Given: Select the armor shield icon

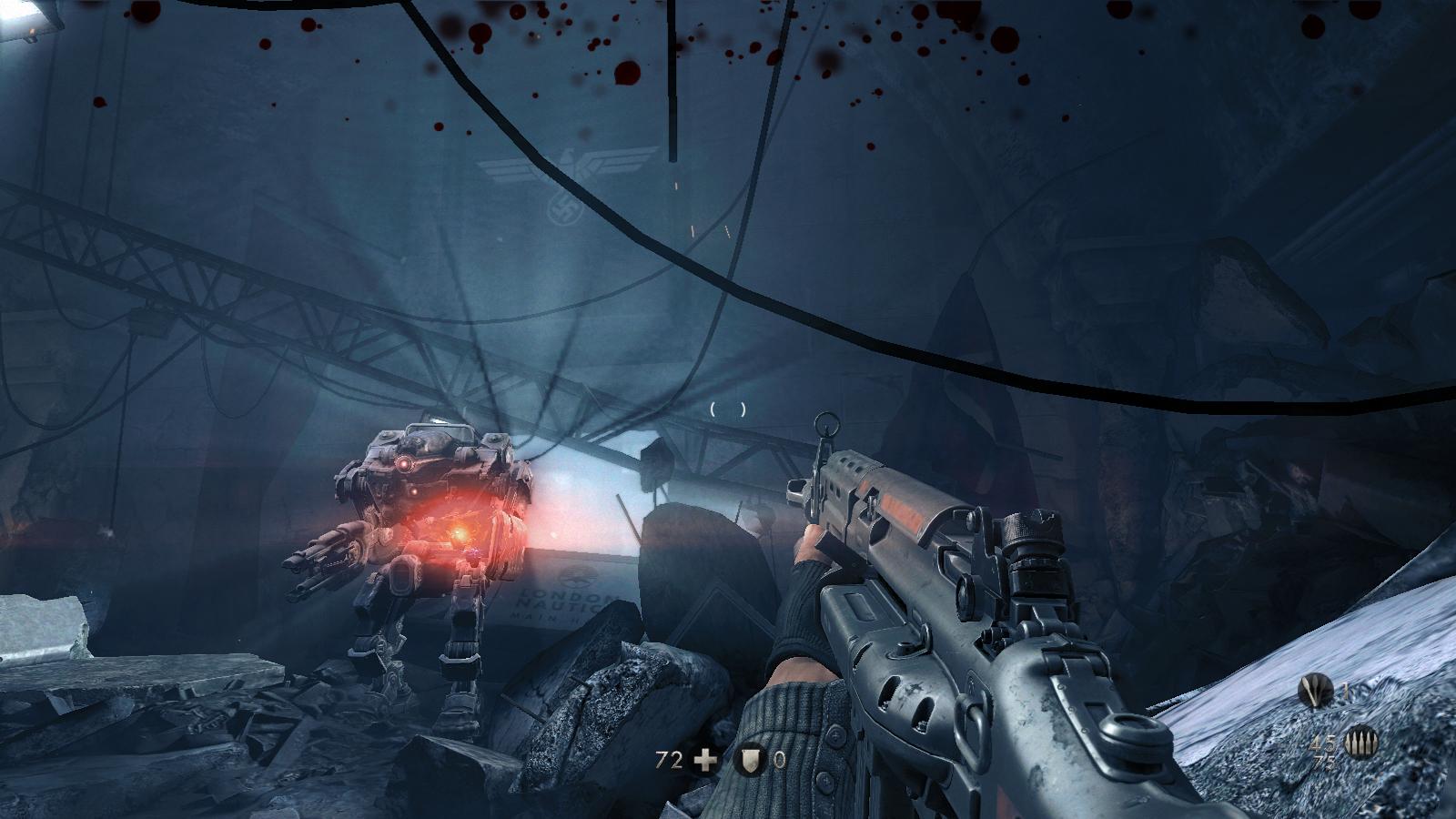Looking at the screenshot, I should 749,760.
